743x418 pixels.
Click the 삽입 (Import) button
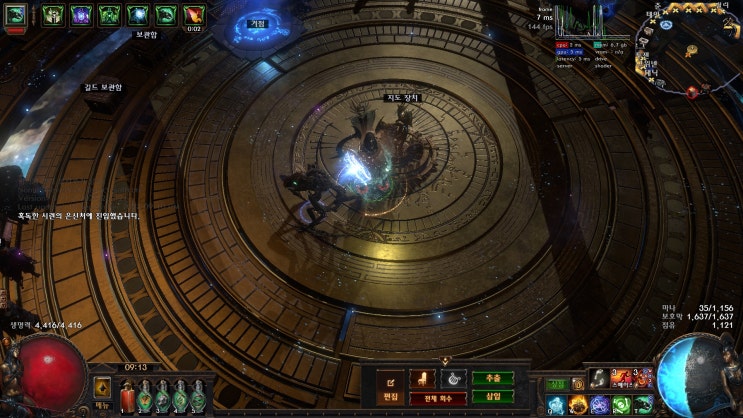tap(493, 397)
